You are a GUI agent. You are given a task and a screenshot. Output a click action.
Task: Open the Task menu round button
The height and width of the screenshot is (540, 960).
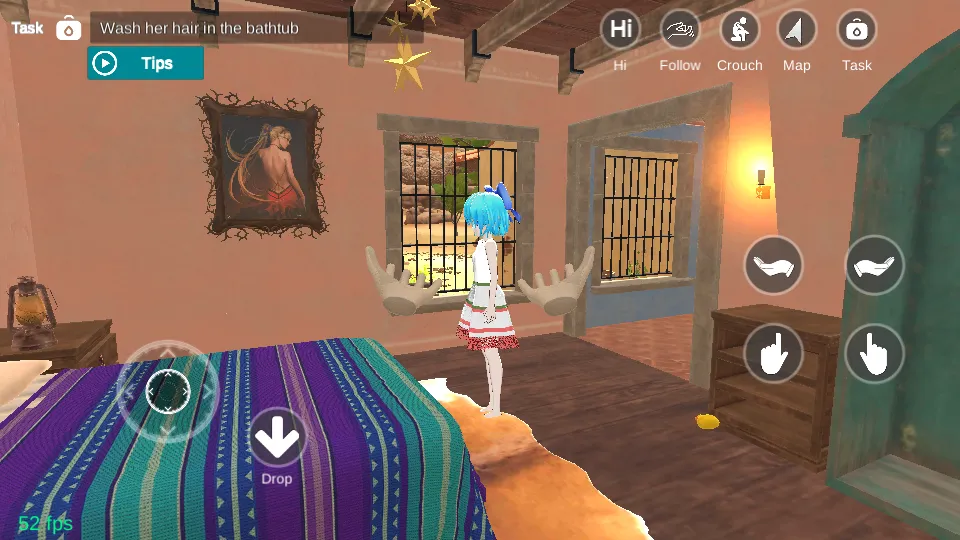tap(856, 30)
